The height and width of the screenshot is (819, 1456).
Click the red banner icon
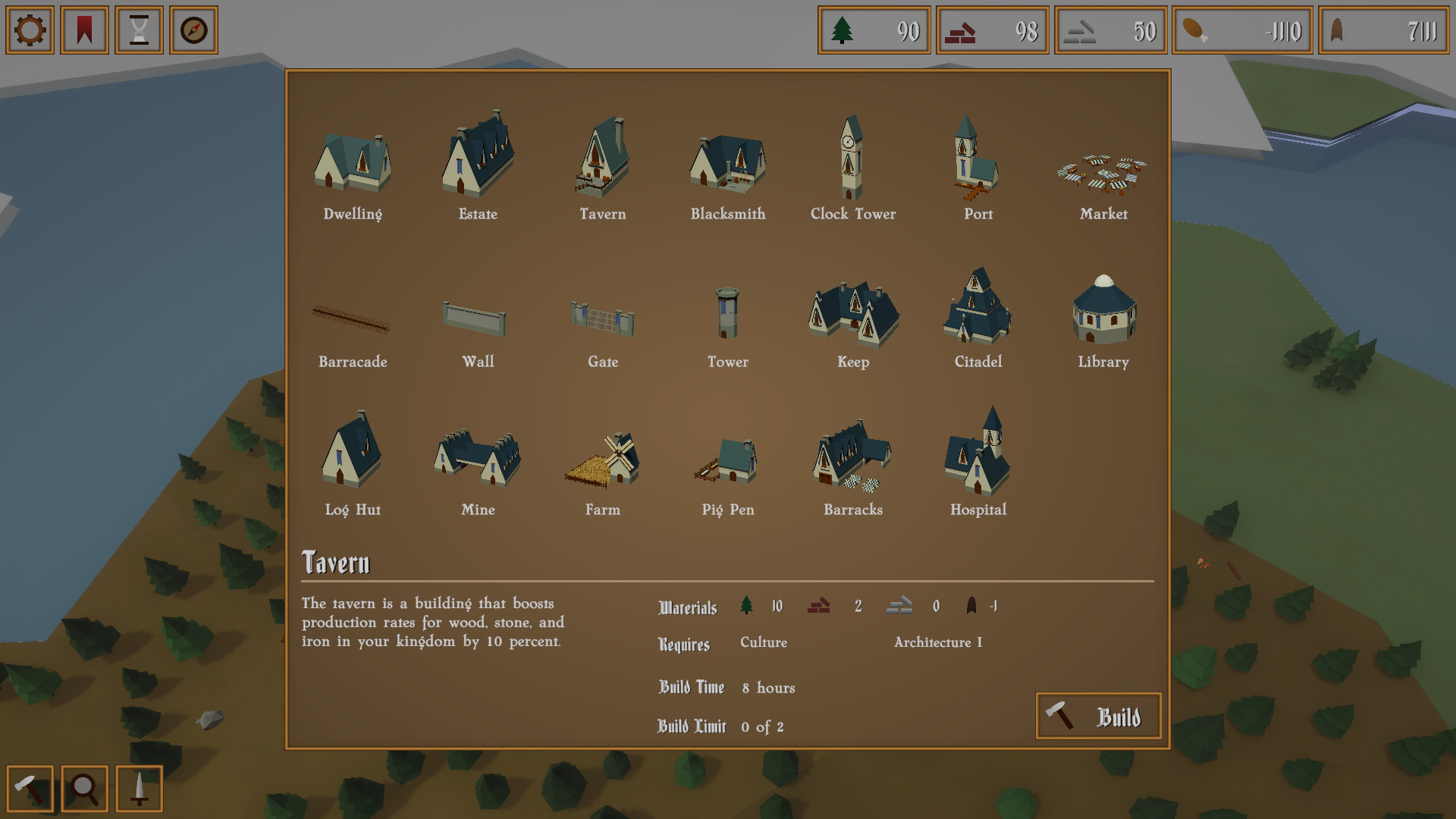[x=85, y=30]
